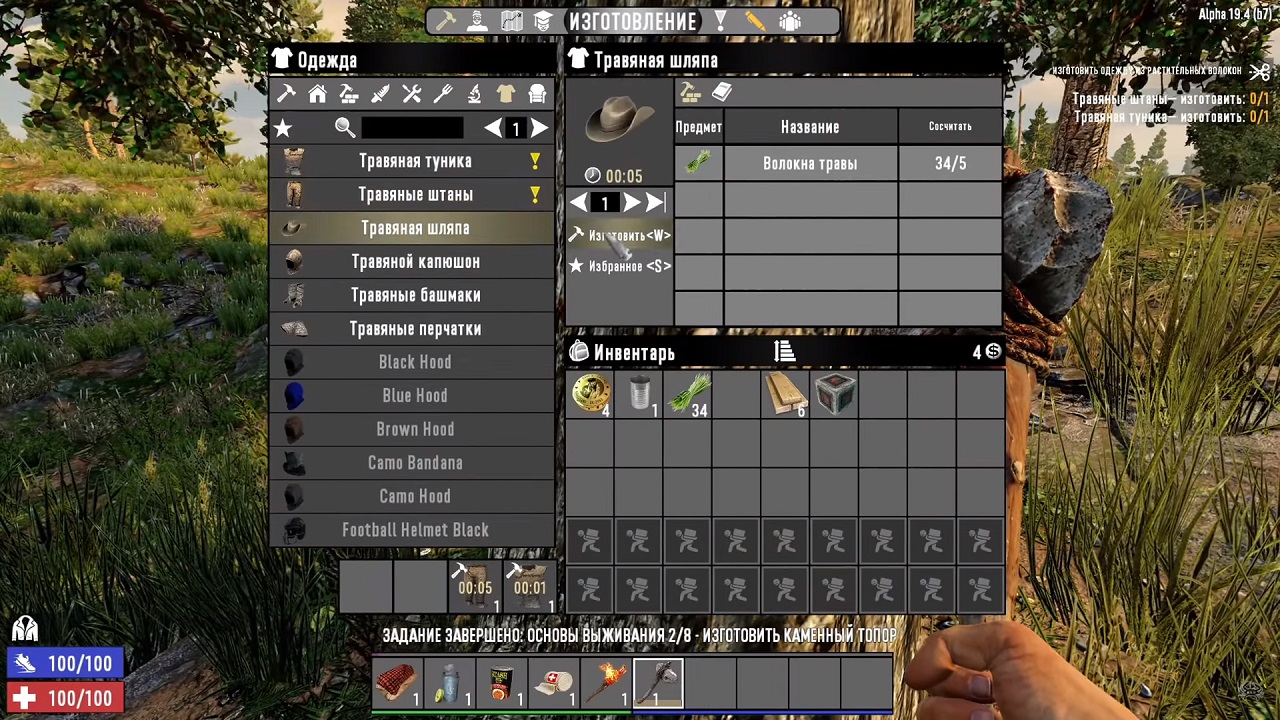Screen dimensions: 1280x720
Task: Click the max quantity arrow
Action: point(656,203)
